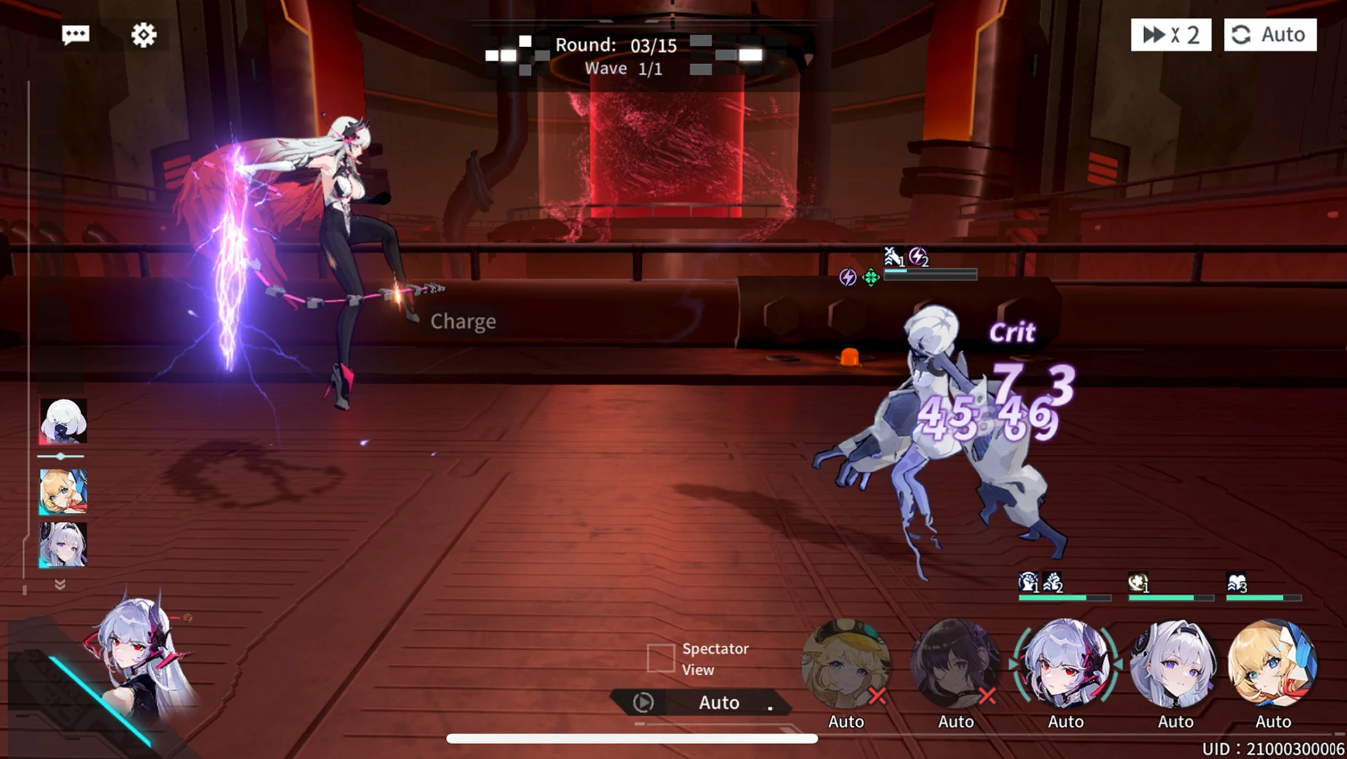Click the x2 speed-up icon
Screen dimensions: 1347x759
(1170, 34)
